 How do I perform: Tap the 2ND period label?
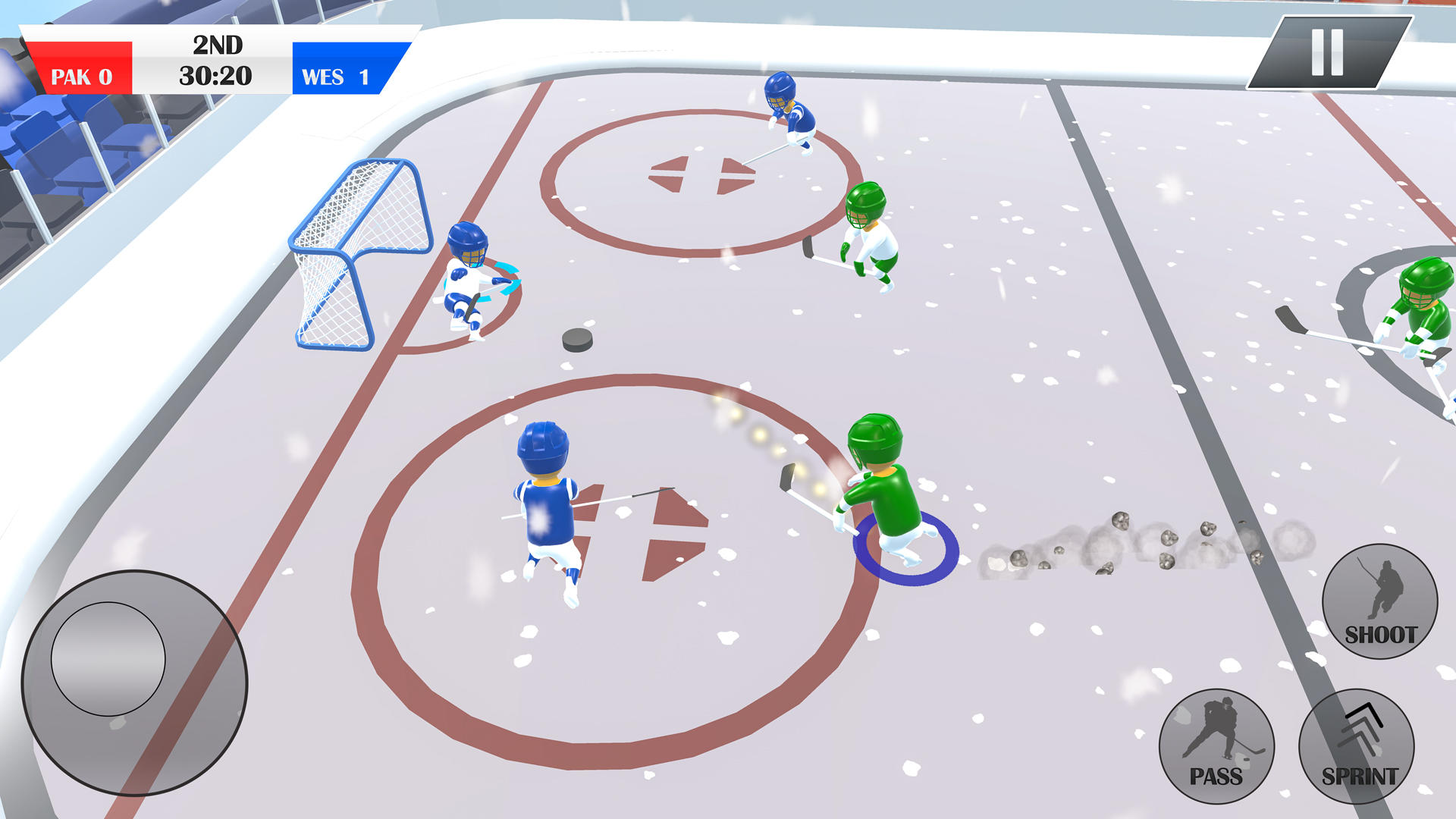point(219,45)
